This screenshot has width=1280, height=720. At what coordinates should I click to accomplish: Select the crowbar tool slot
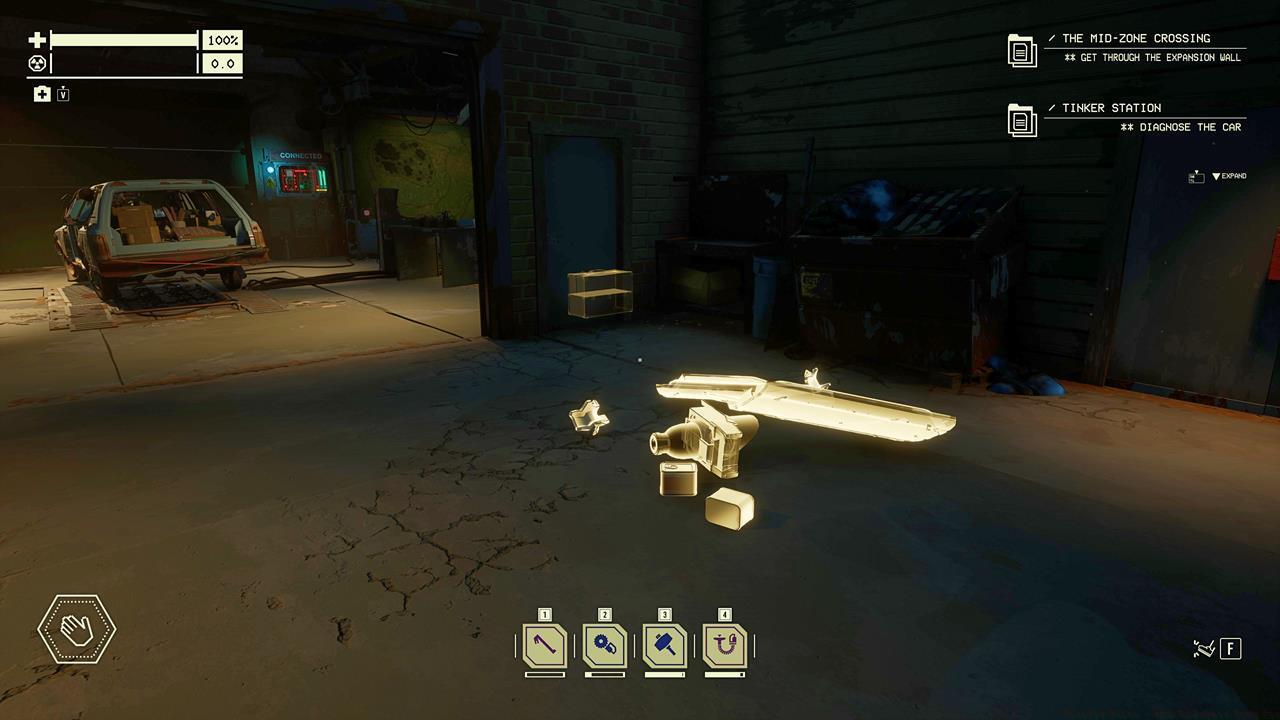point(545,645)
